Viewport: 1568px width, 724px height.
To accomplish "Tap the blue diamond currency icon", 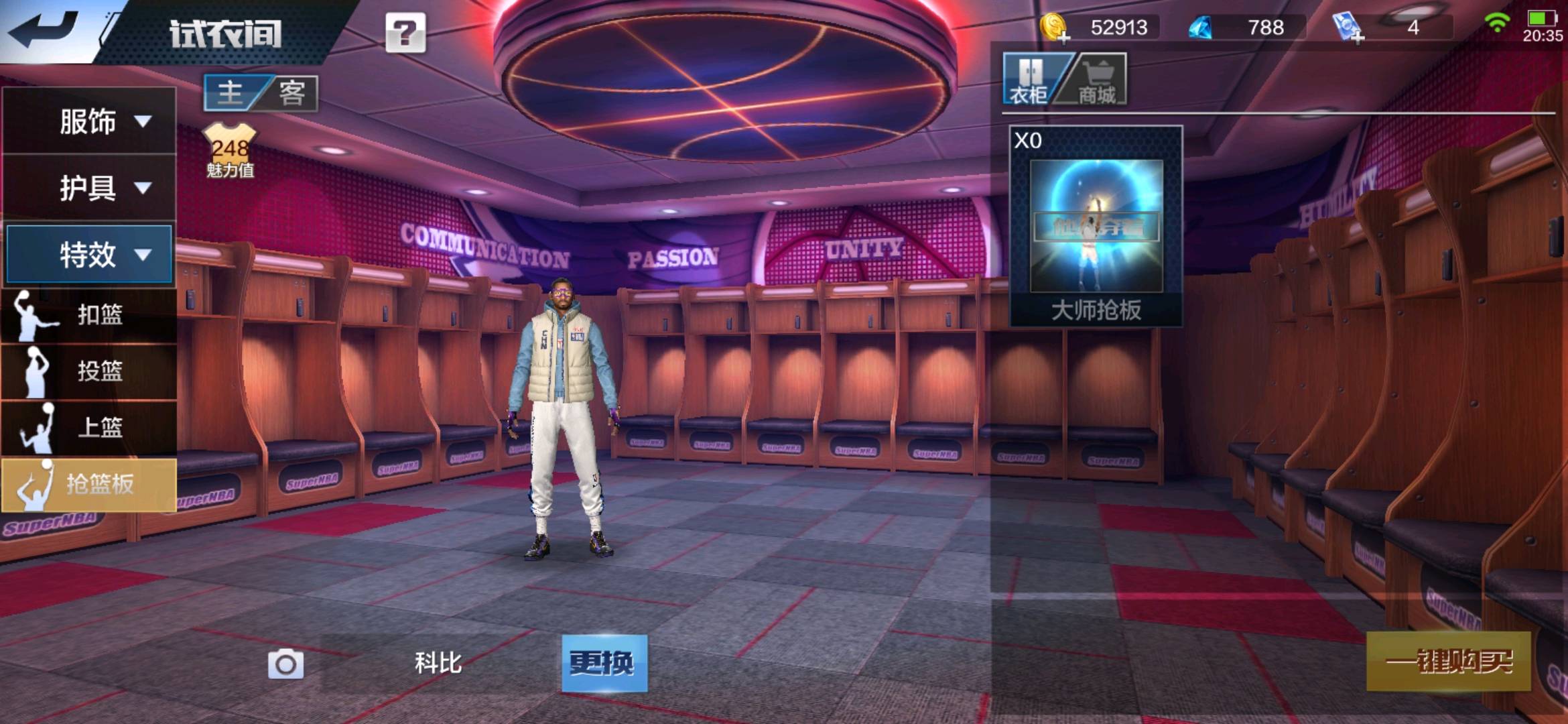I will click(1201, 28).
